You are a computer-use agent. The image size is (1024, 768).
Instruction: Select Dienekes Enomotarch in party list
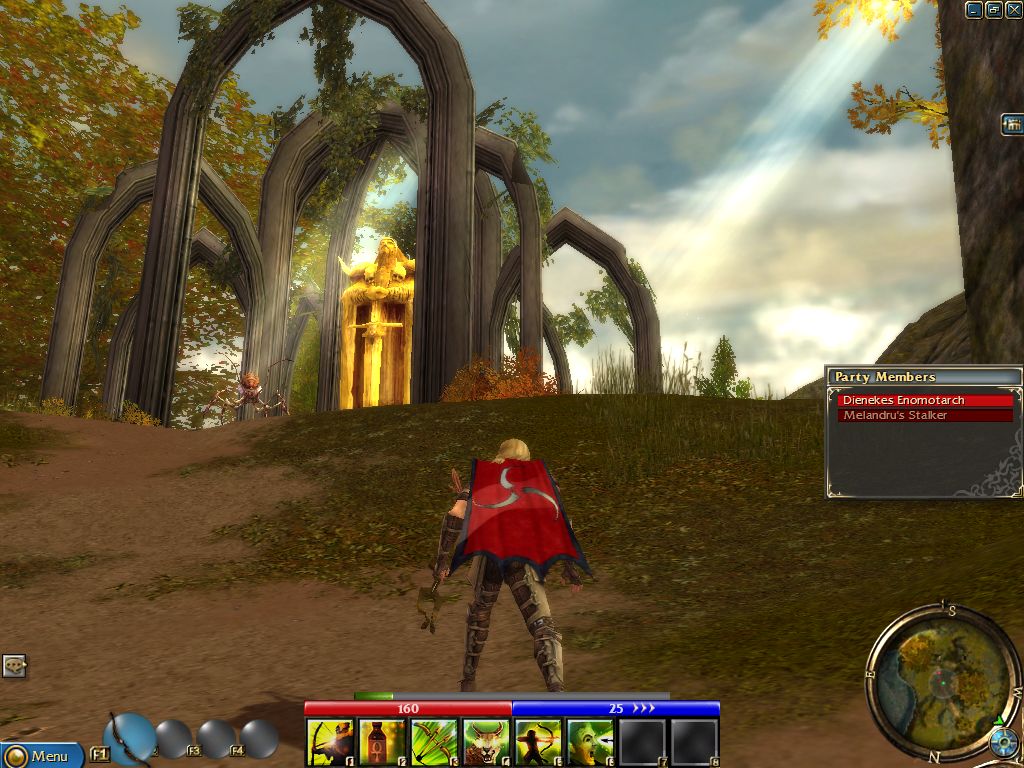tap(925, 400)
